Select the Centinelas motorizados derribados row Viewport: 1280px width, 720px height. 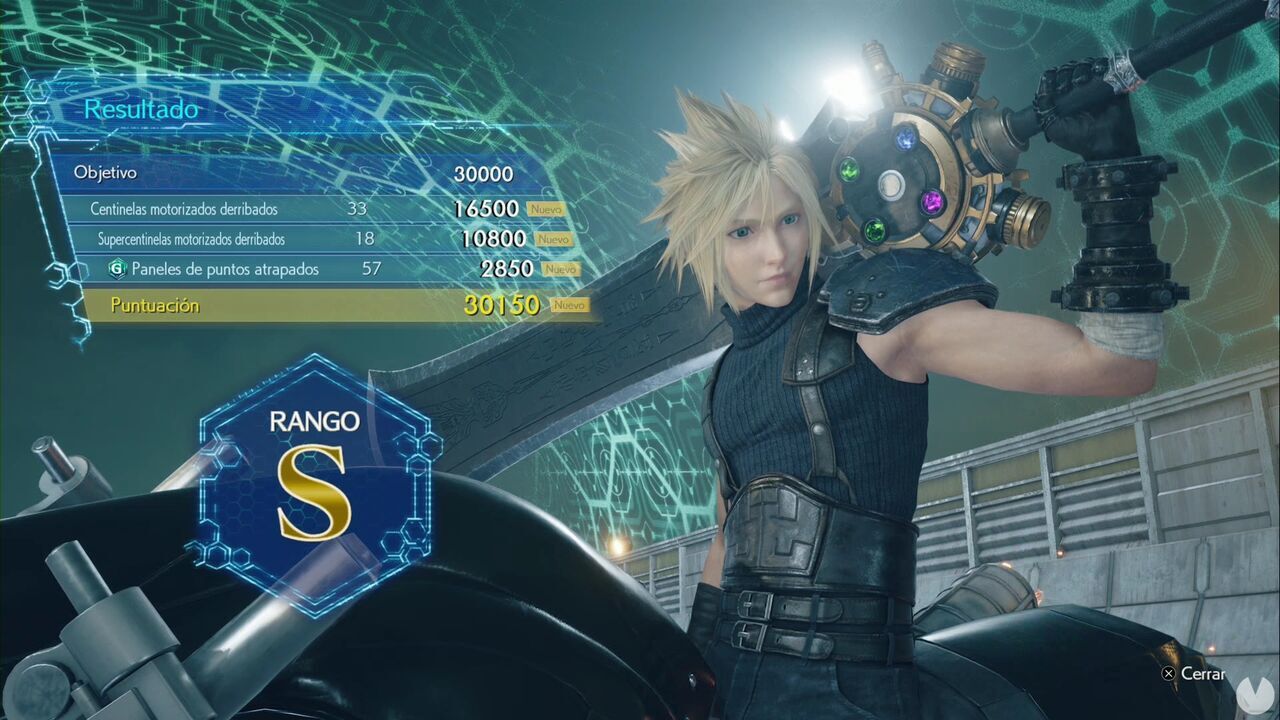click(x=185, y=210)
